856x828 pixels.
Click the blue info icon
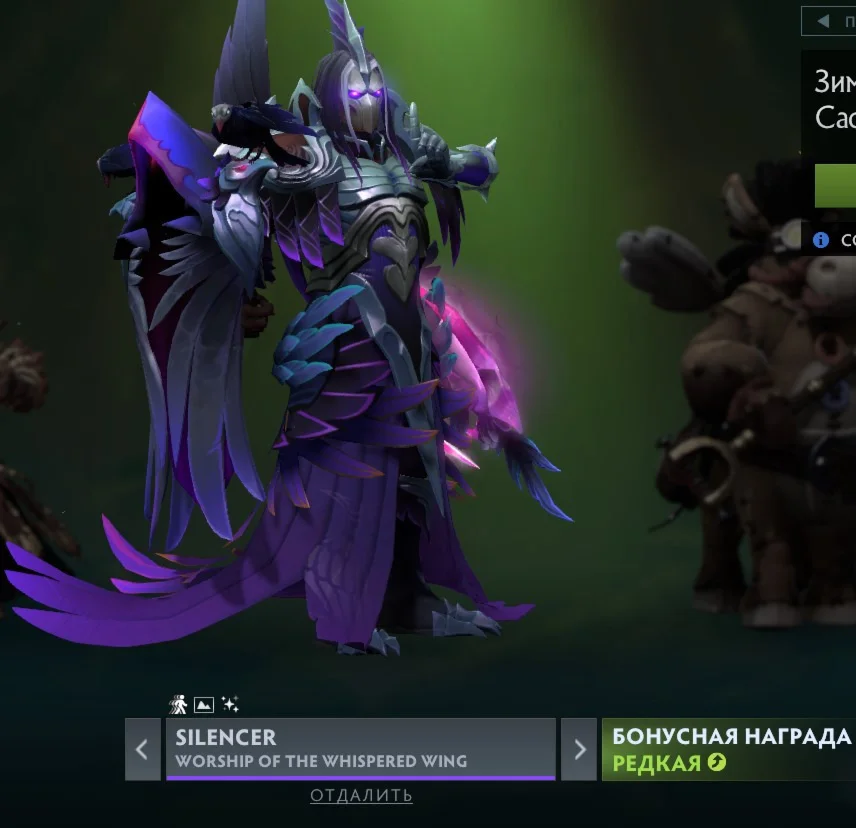[x=821, y=240]
